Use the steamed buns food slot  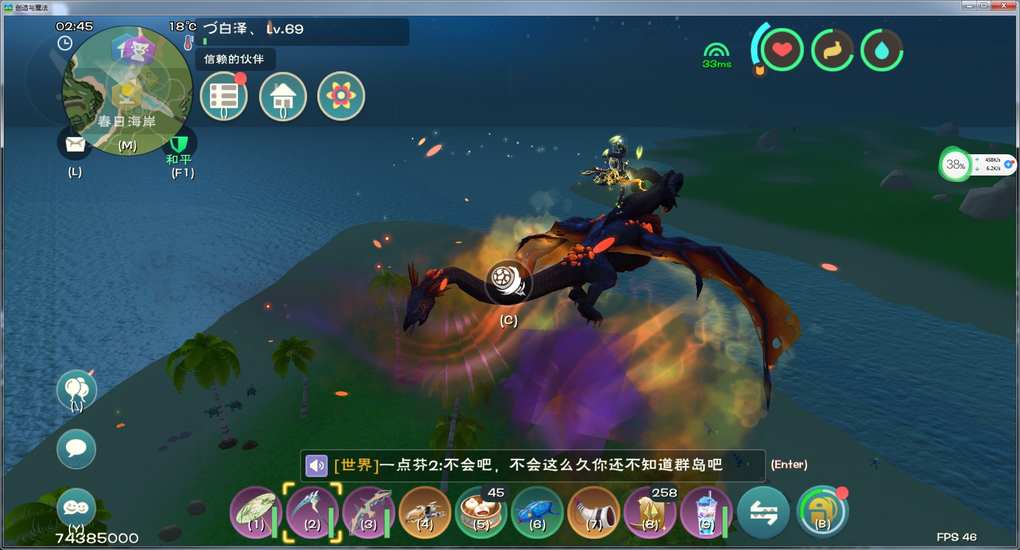[480, 512]
